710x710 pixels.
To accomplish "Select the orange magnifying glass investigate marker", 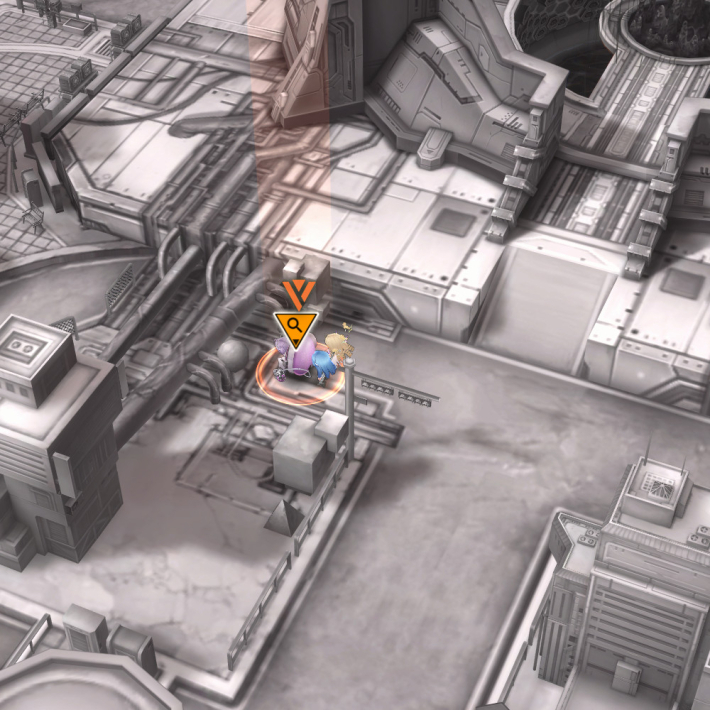I will click(x=295, y=327).
